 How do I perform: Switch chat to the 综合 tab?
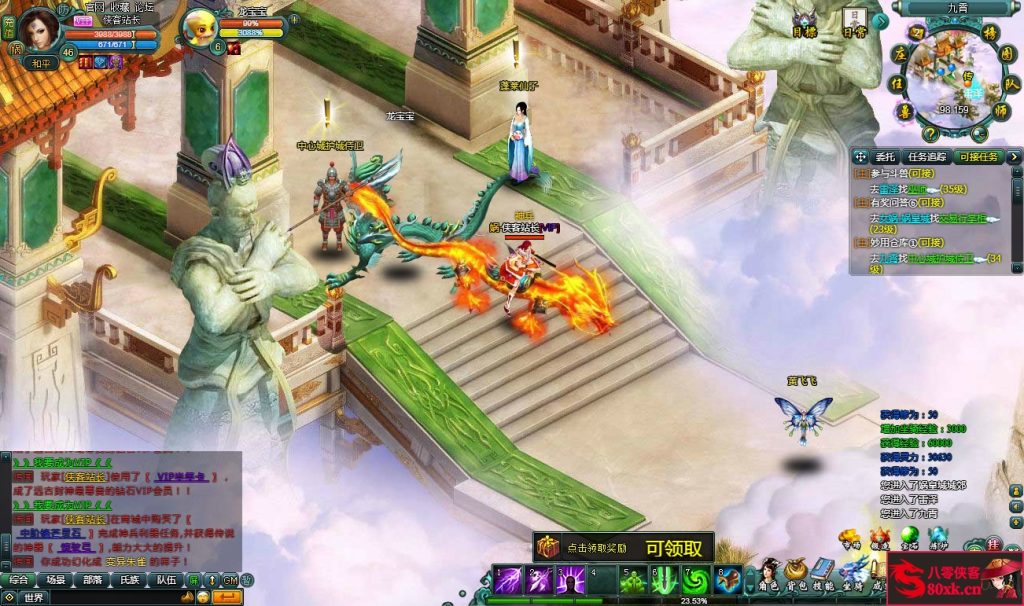20,580
